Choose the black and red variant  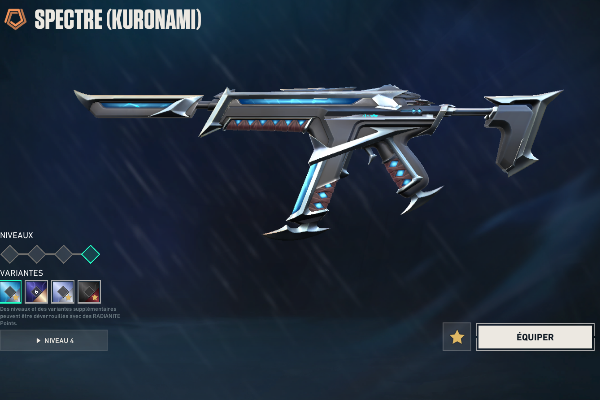89,292
